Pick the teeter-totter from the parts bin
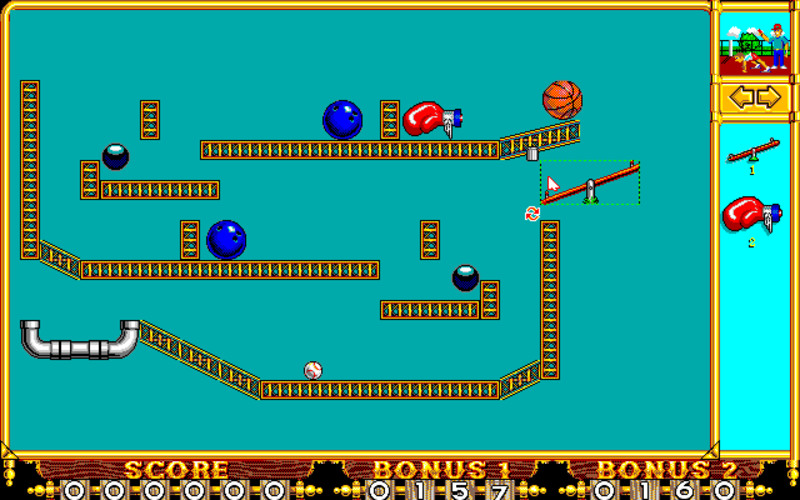800x500 pixels. pos(753,153)
